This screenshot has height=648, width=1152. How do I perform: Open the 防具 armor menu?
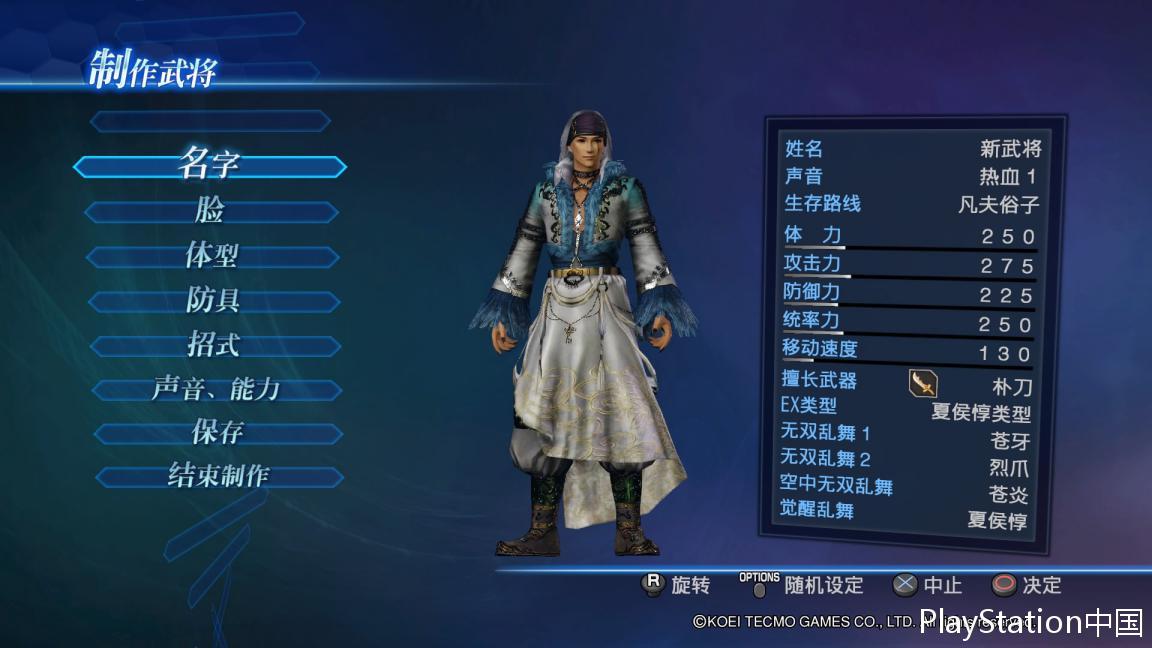click(213, 301)
